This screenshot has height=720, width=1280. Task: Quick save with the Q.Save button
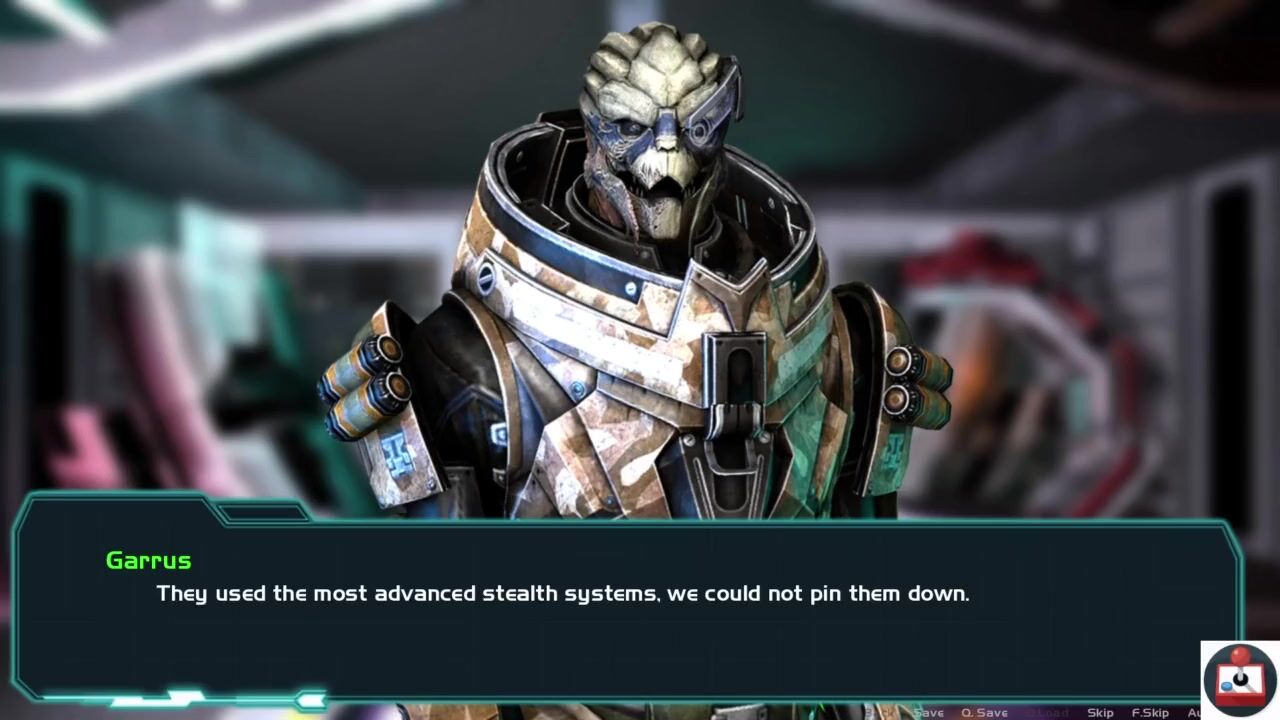984,712
